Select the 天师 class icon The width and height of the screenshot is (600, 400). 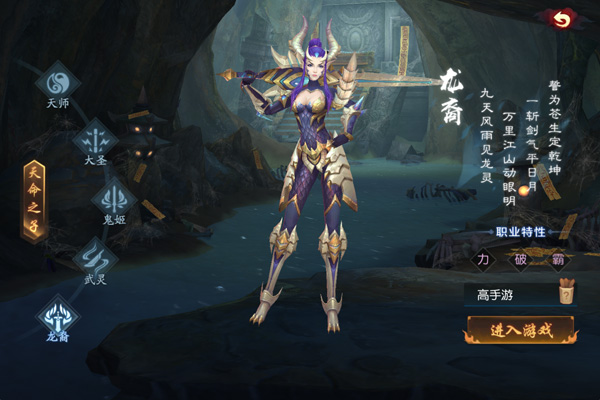(x=57, y=79)
